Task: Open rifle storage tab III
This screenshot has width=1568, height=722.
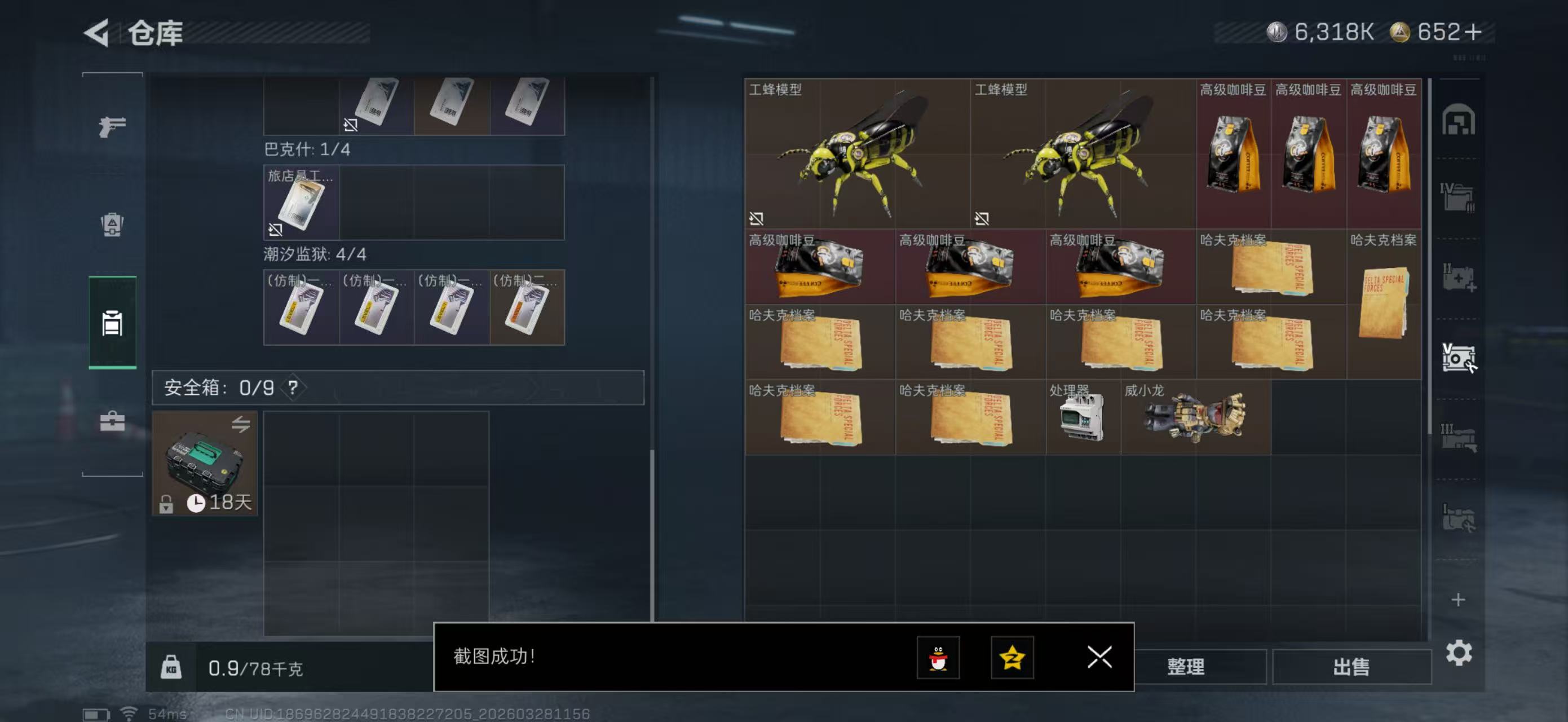Action: [x=1460, y=437]
